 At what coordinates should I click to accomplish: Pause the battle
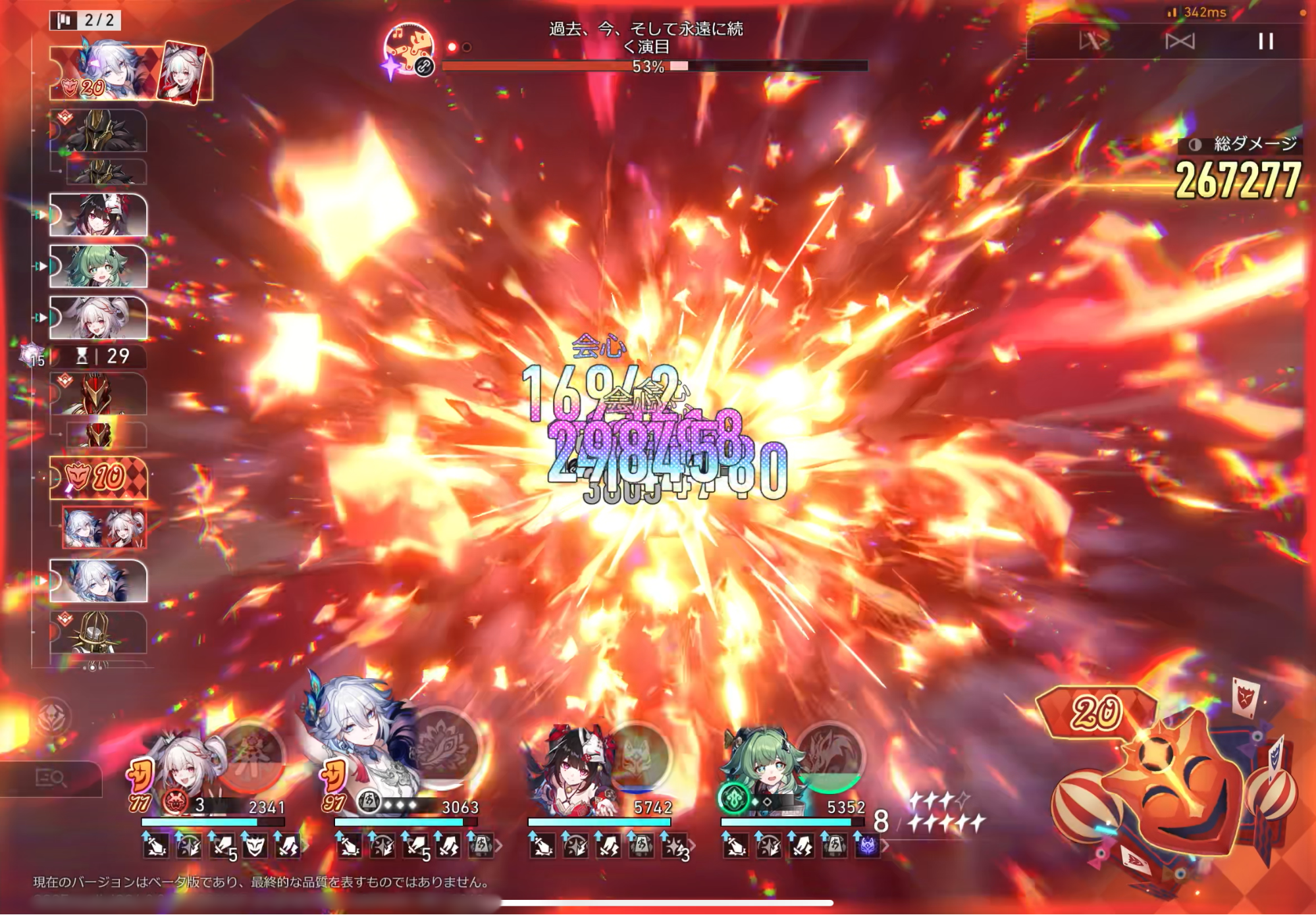point(1265,41)
